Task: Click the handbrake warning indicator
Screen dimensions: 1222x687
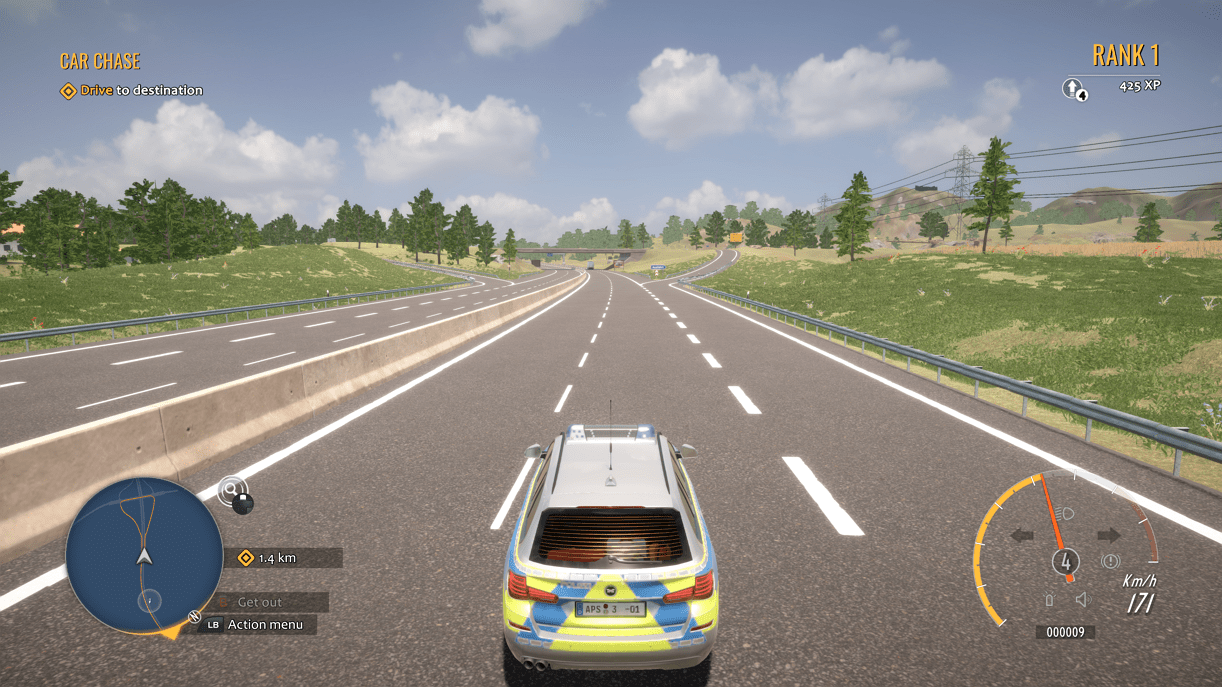Action: 1110,562
